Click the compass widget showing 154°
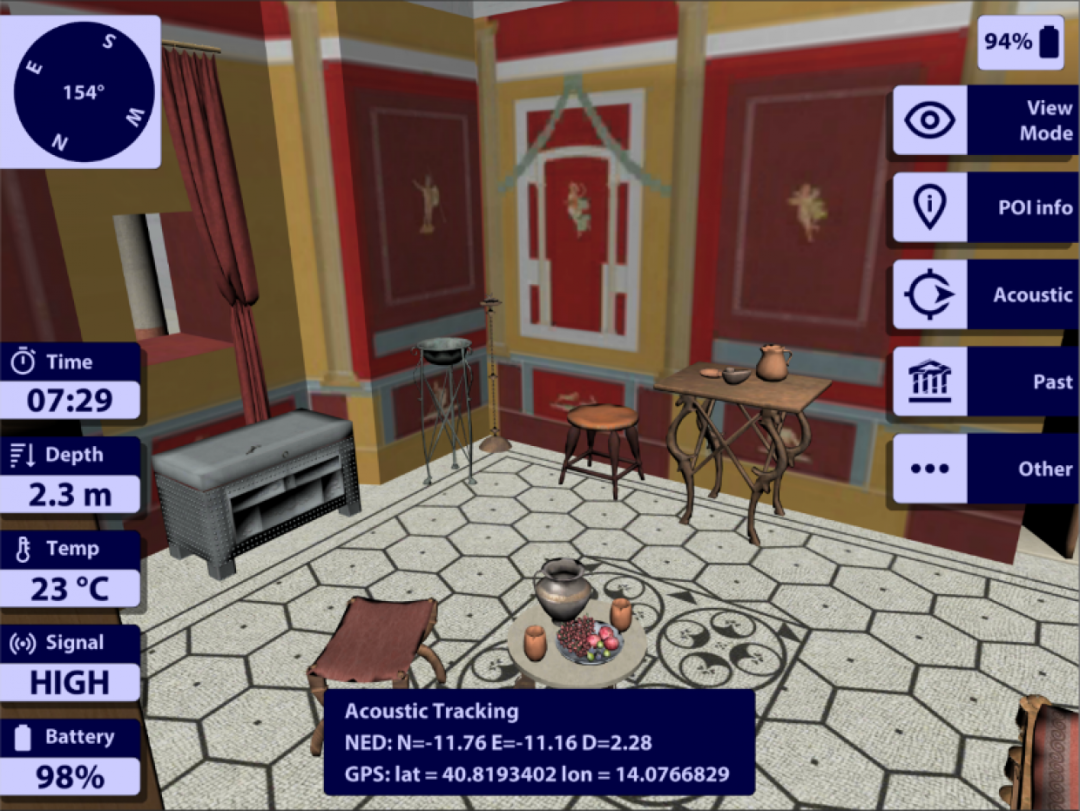Image resolution: width=1080 pixels, height=811 pixels. tap(84, 92)
